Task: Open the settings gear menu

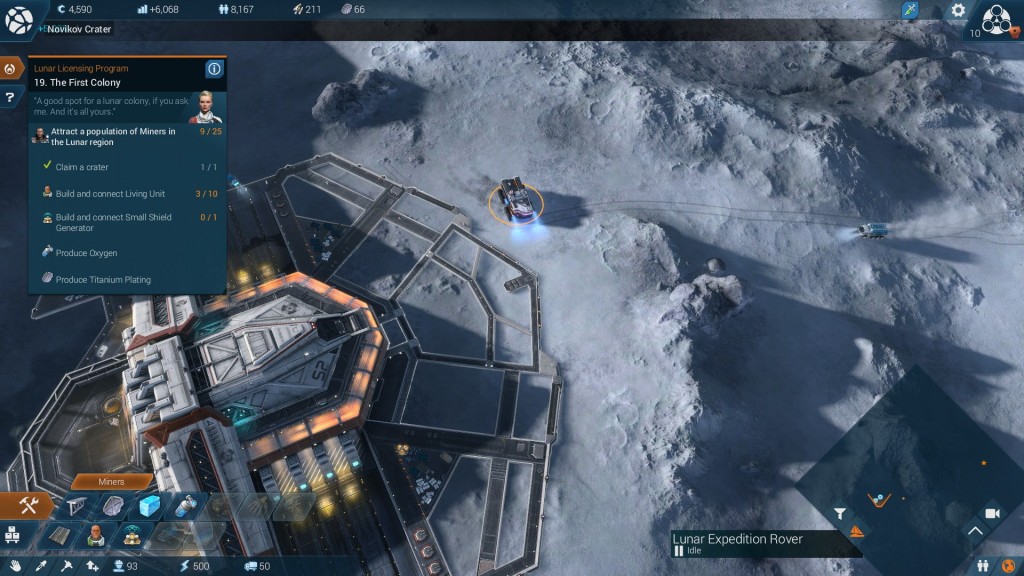Action: (x=958, y=10)
